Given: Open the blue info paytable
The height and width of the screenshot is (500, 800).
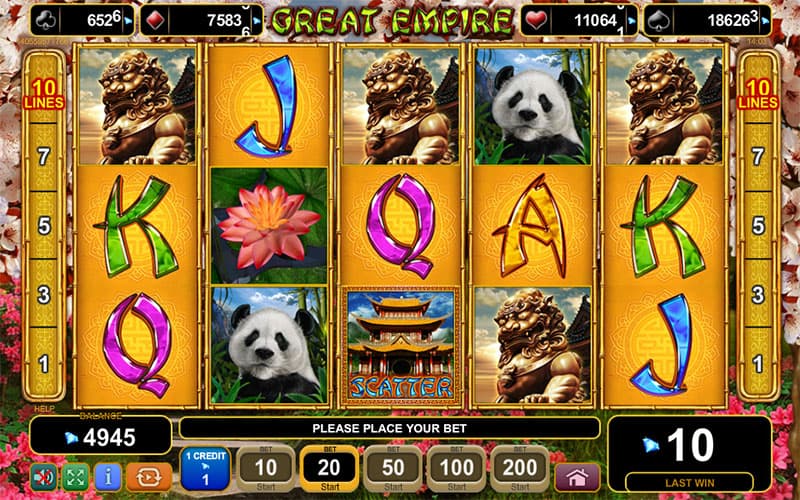Looking at the screenshot, I should click(108, 476).
